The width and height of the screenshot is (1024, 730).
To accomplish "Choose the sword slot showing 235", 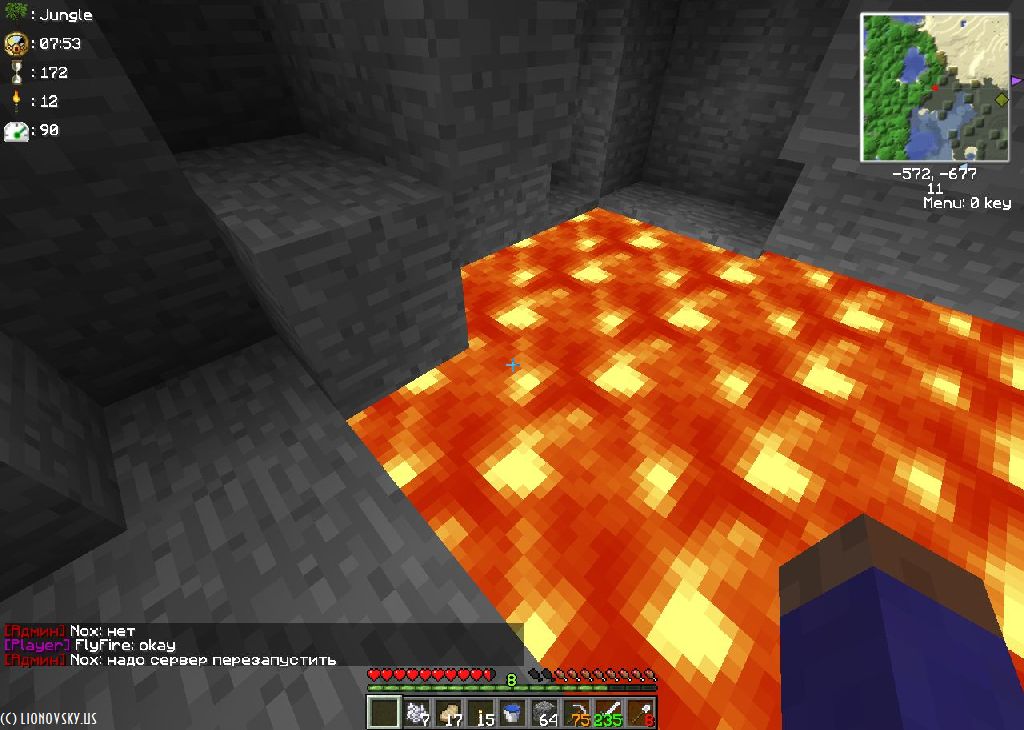I will click(x=609, y=714).
